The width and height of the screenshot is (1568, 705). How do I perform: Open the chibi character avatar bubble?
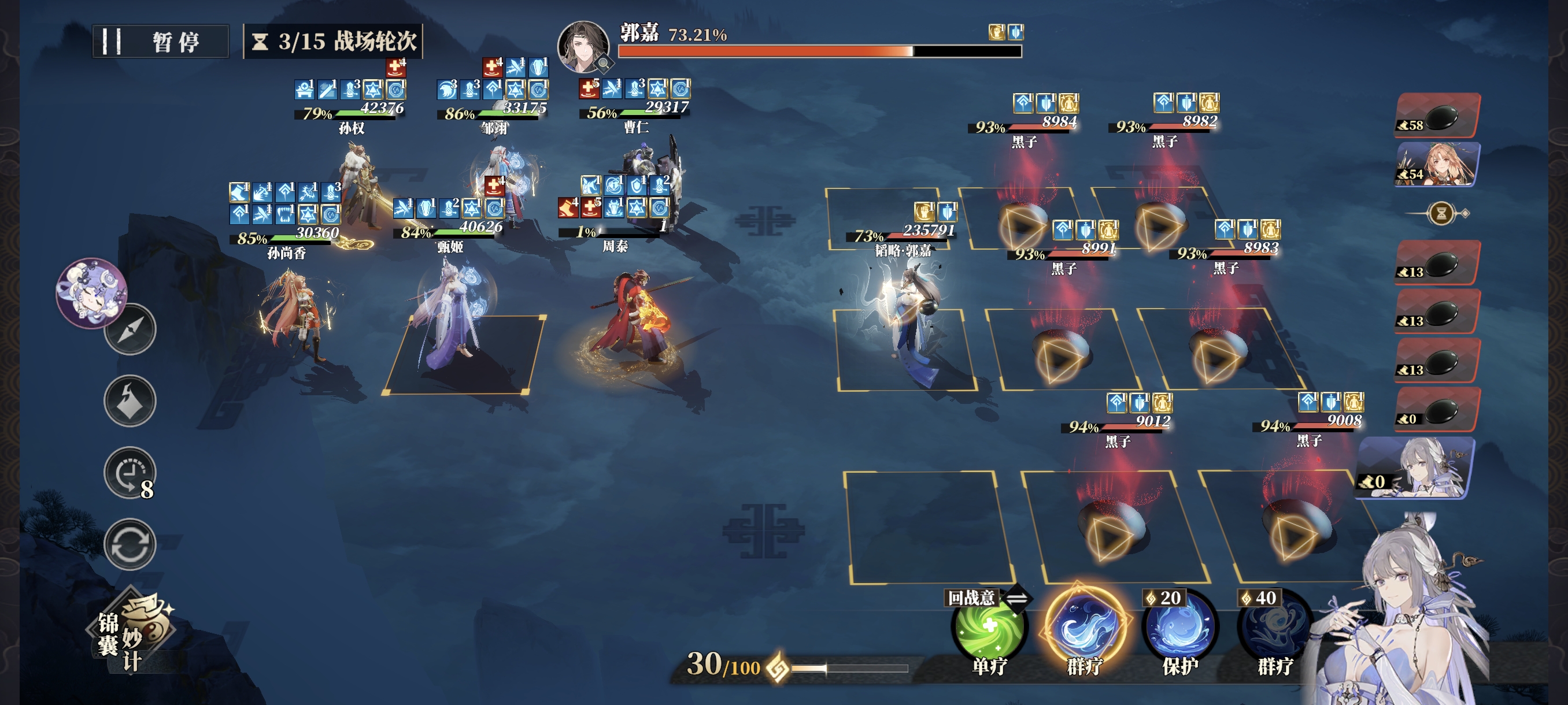click(91, 292)
